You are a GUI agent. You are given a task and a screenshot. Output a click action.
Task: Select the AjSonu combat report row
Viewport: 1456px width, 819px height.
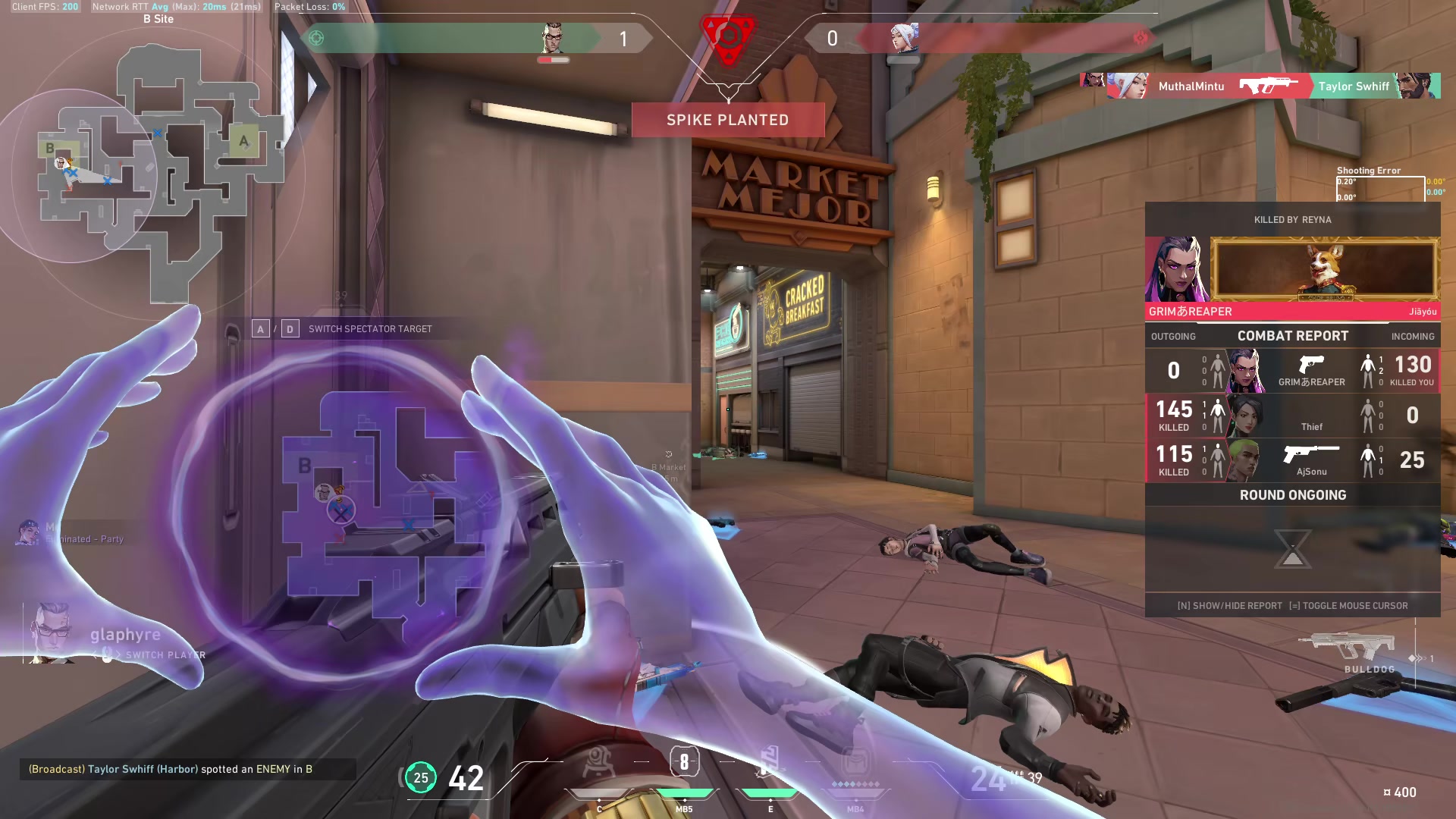click(1292, 460)
